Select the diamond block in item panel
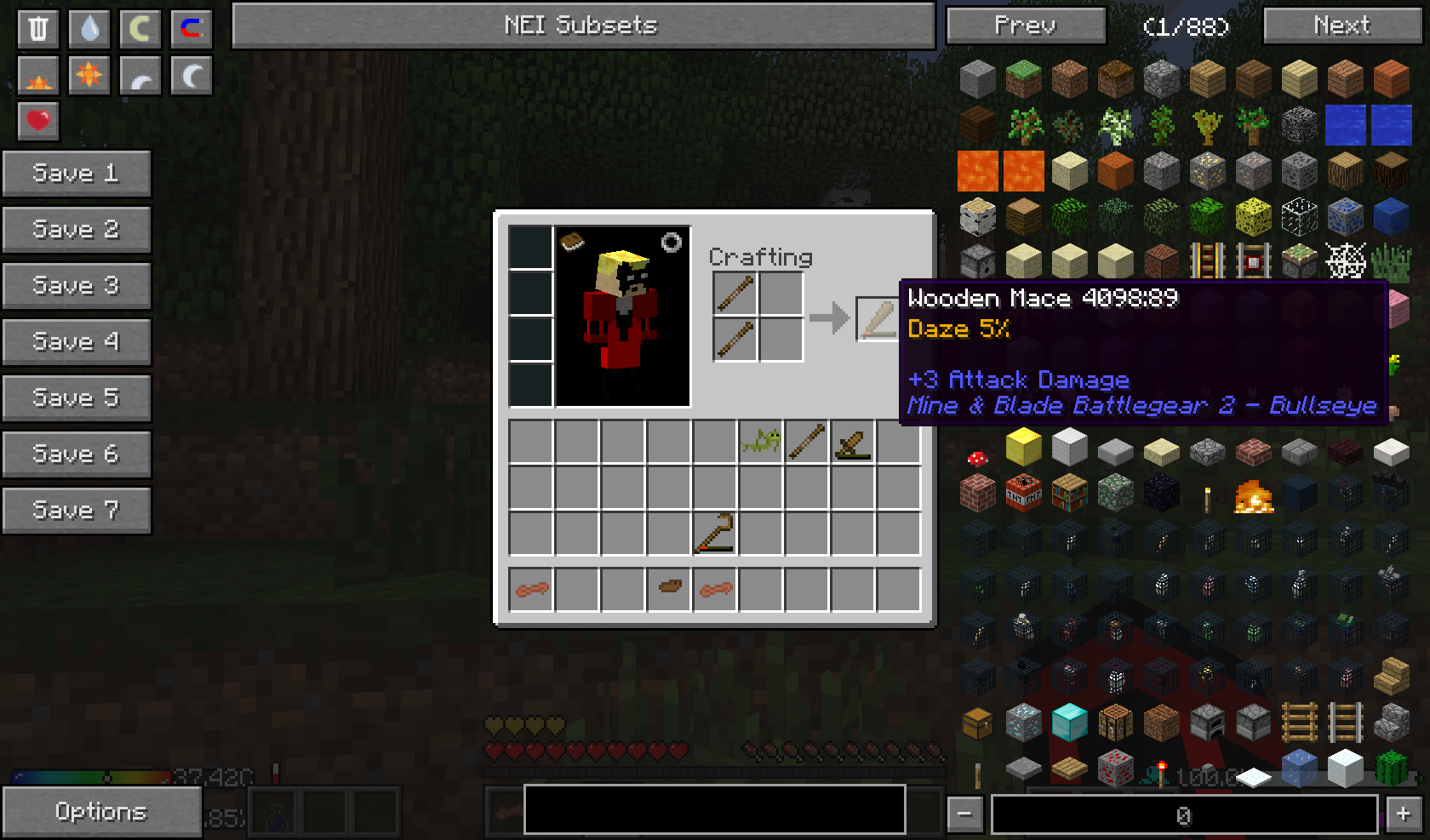 (x=1070, y=723)
